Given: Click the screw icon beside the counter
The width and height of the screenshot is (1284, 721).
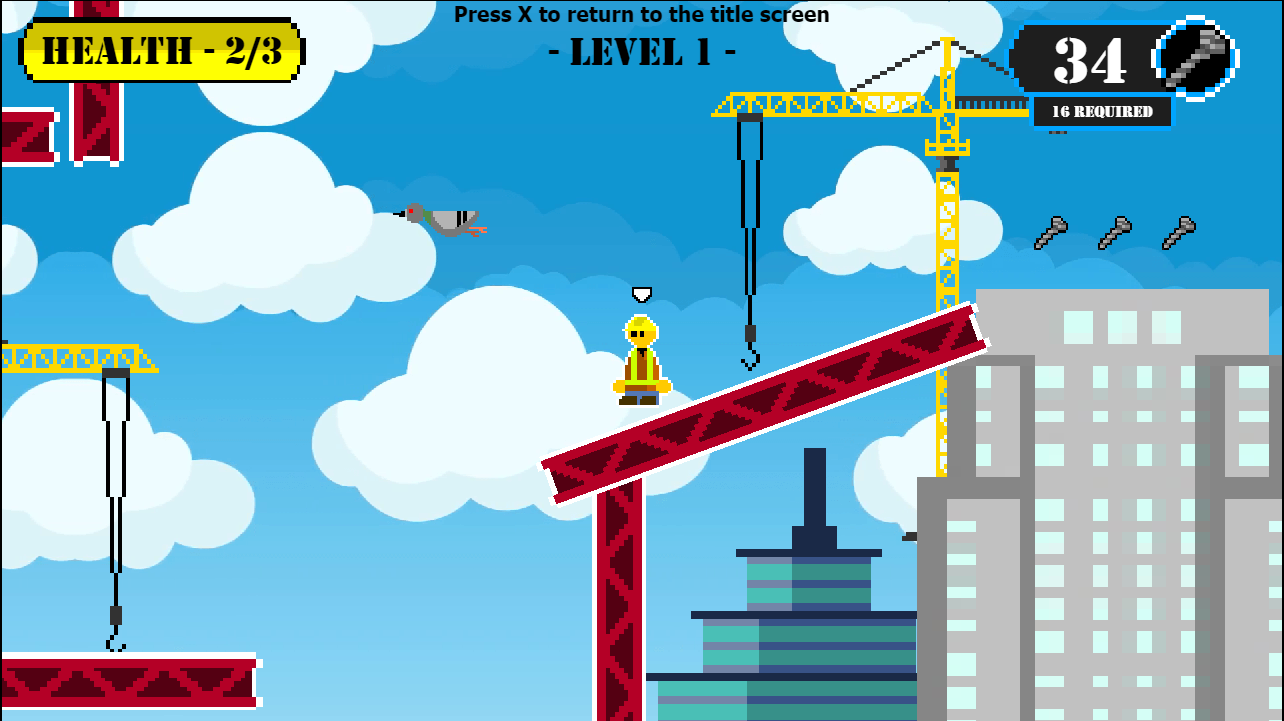Looking at the screenshot, I should (x=1194, y=57).
